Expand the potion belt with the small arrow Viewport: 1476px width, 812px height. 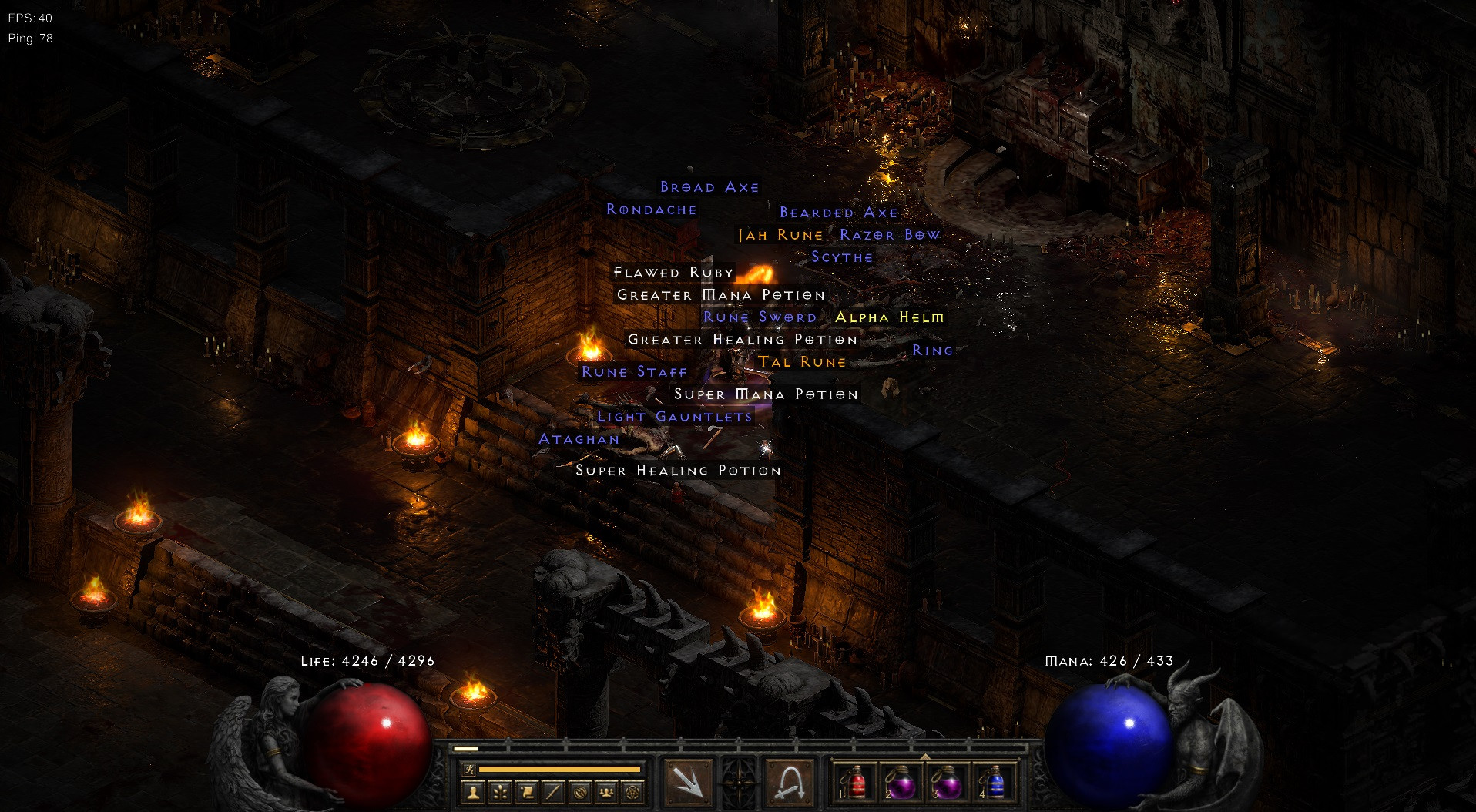[926, 757]
